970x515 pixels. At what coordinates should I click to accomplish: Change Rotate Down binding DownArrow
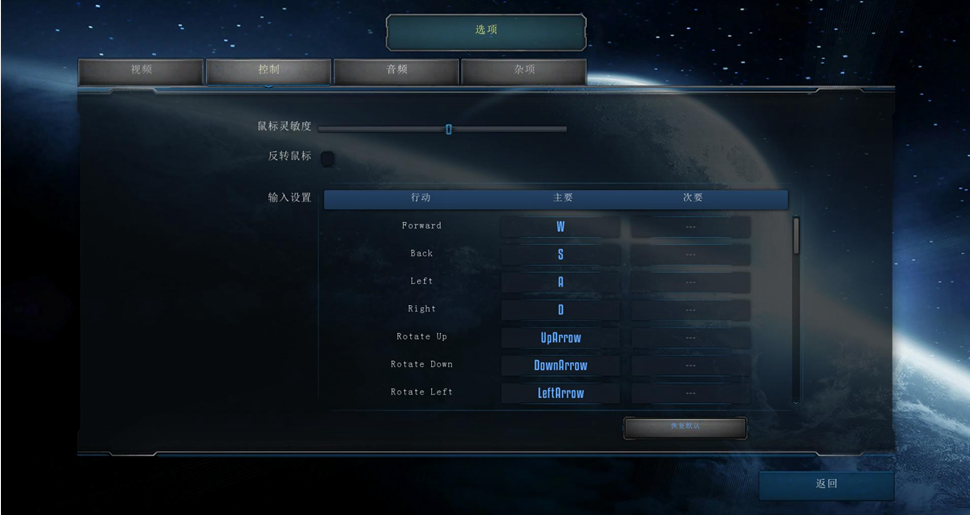click(560, 366)
